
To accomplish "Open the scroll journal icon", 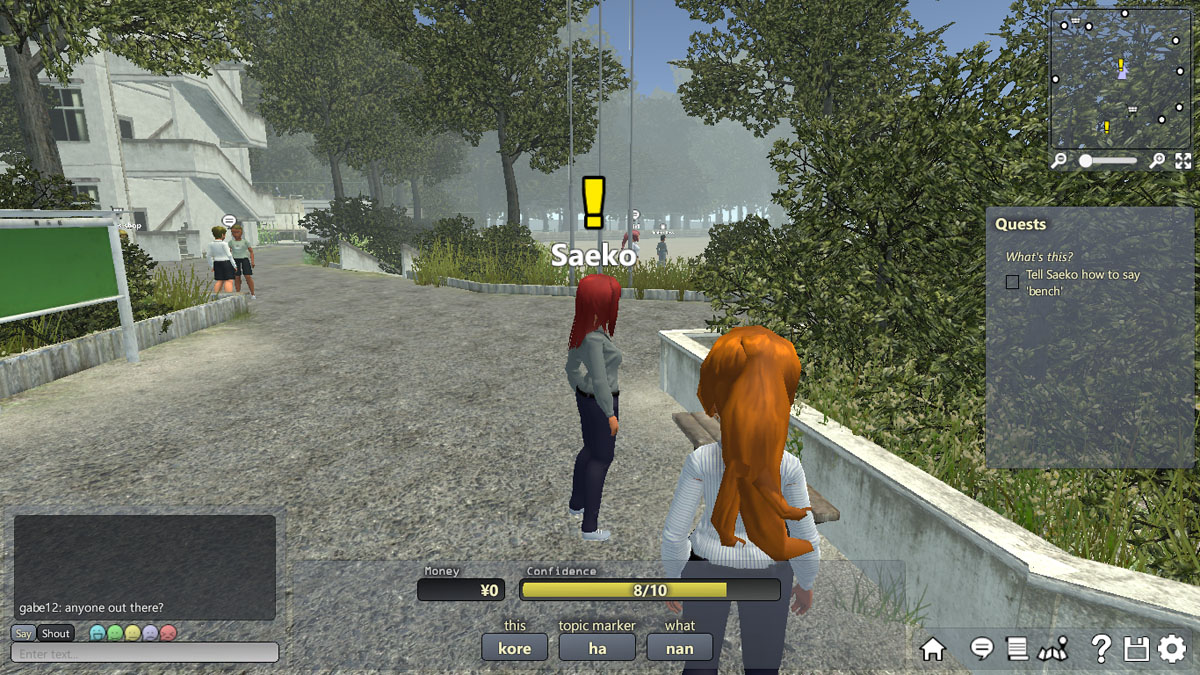I will [x=1017, y=649].
